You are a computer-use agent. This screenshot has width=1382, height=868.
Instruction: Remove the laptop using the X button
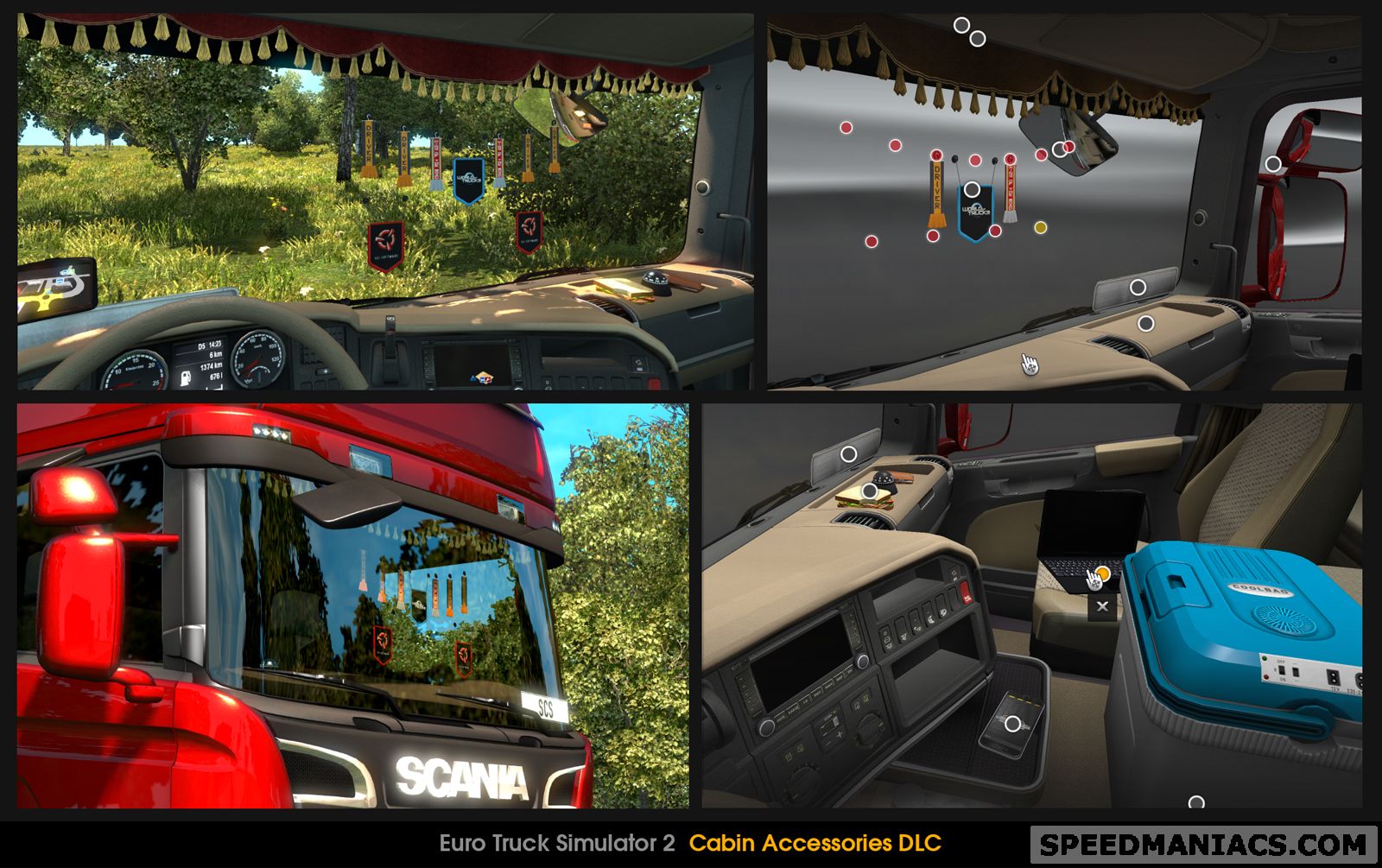point(1103,606)
